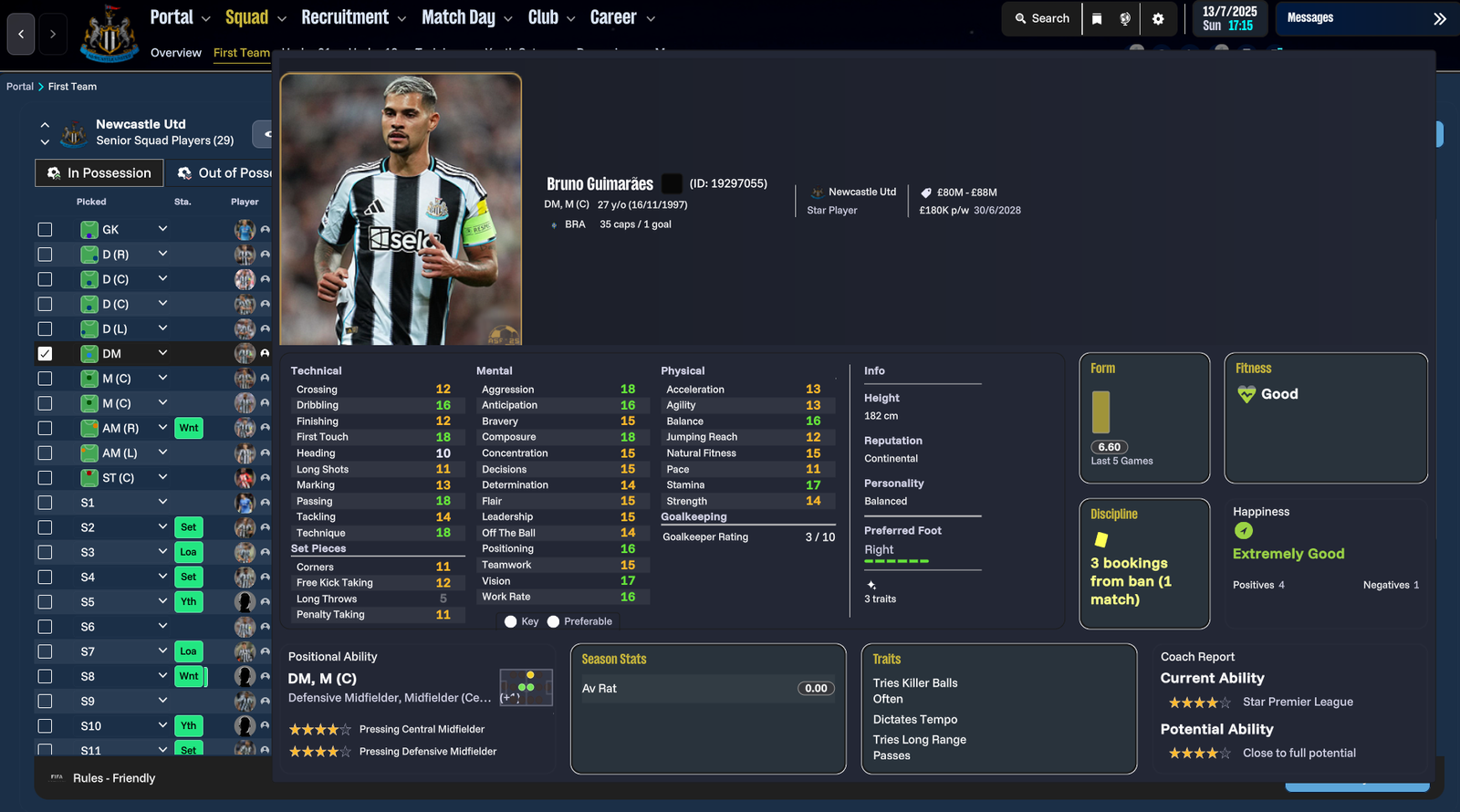Open the Recruitment dropdown menu
The height and width of the screenshot is (812, 1460).
pos(353,17)
